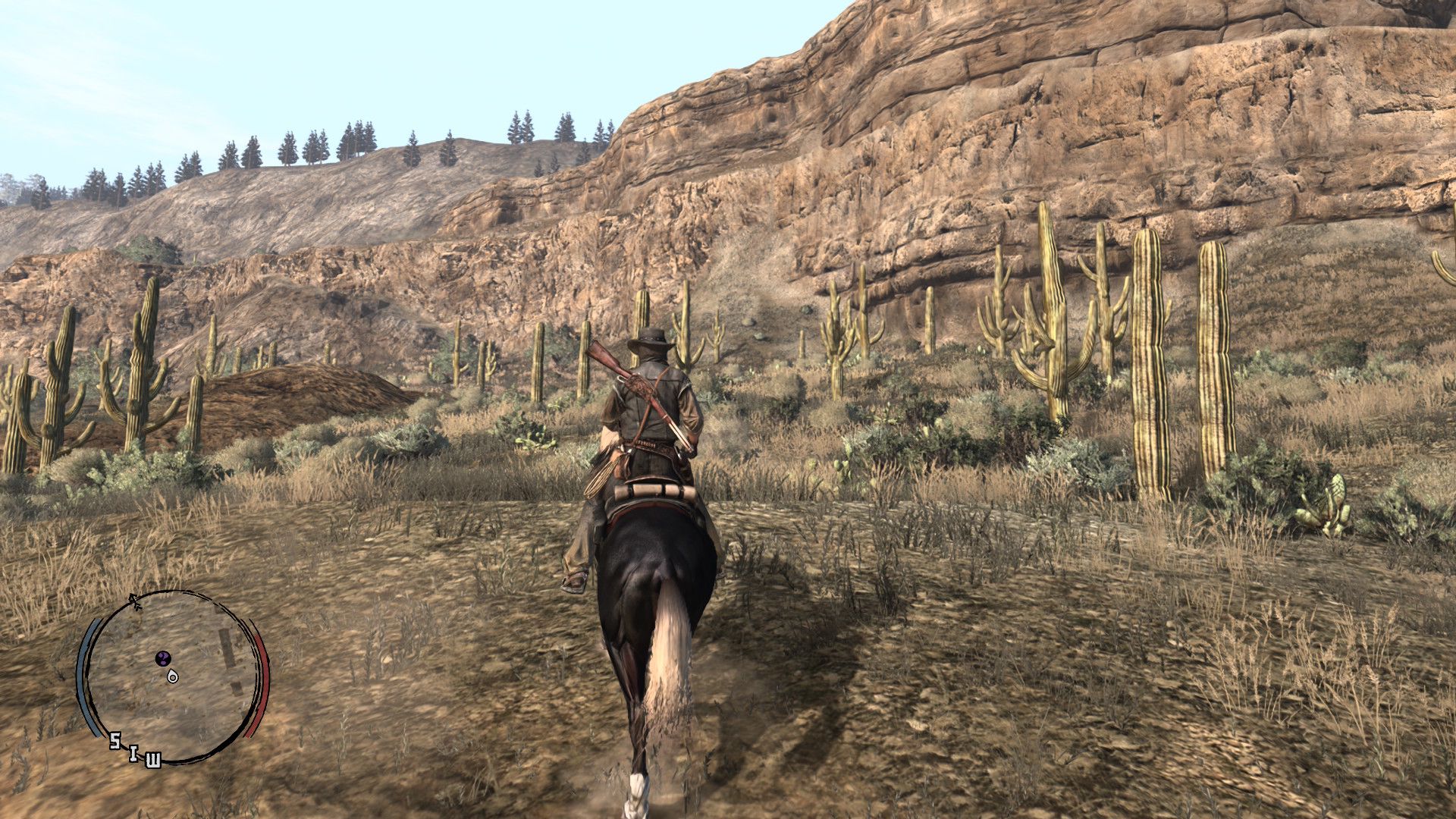1456x819 pixels.
Task: Click the circular minimap radar
Action: [x=173, y=677]
